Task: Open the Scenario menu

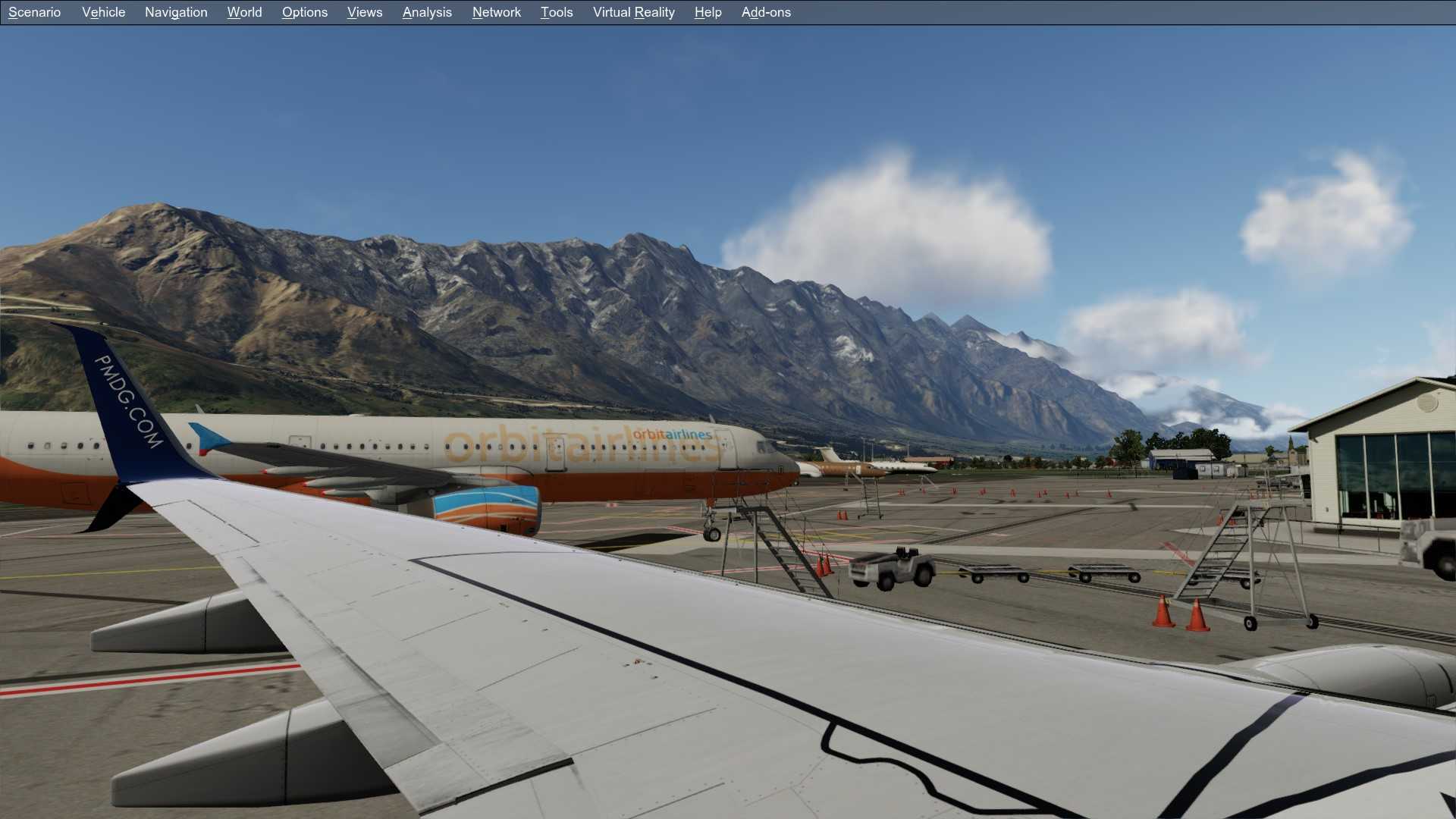Action: [x=33, y=11]
